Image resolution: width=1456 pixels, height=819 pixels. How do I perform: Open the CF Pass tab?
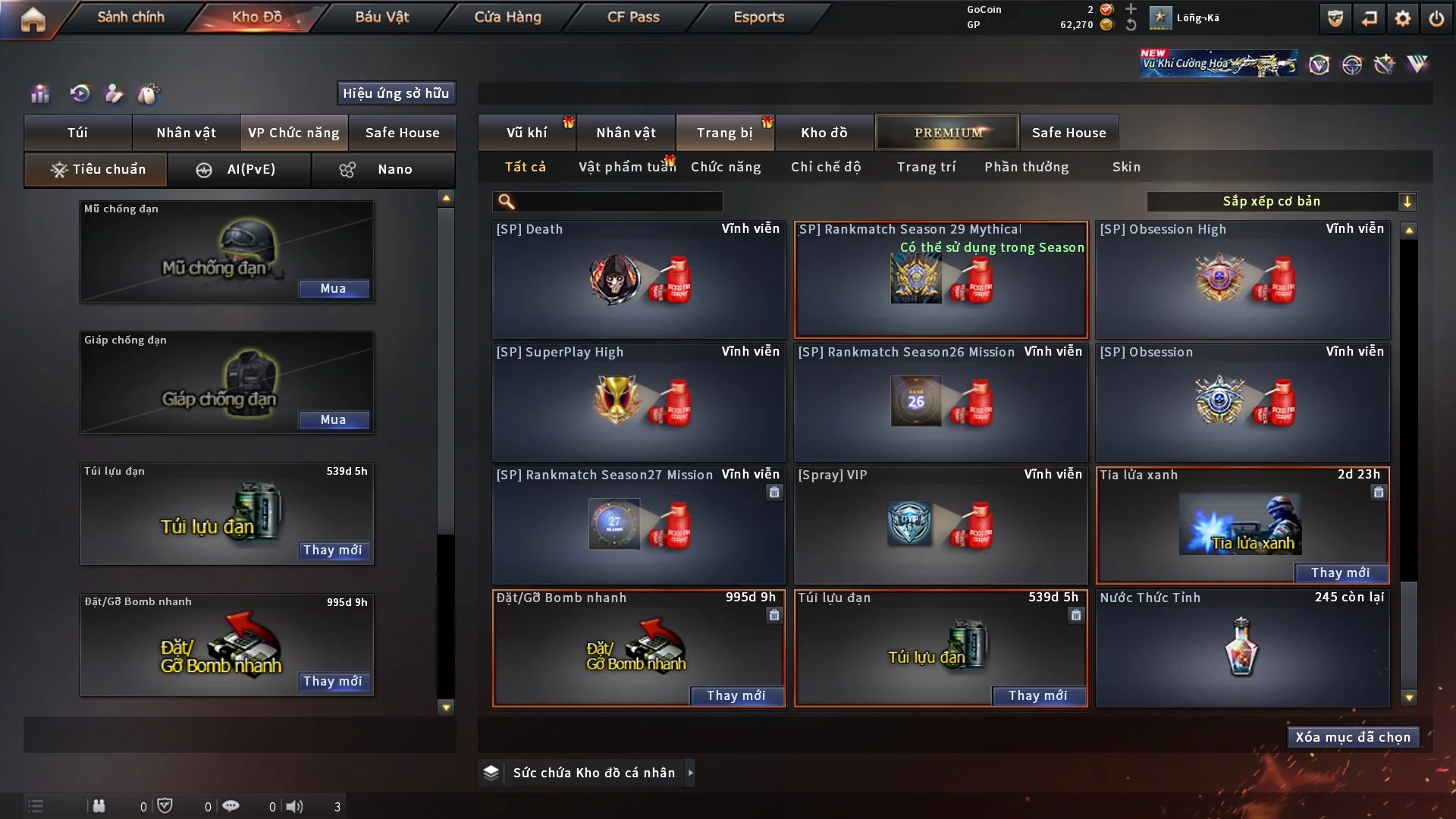633,17
